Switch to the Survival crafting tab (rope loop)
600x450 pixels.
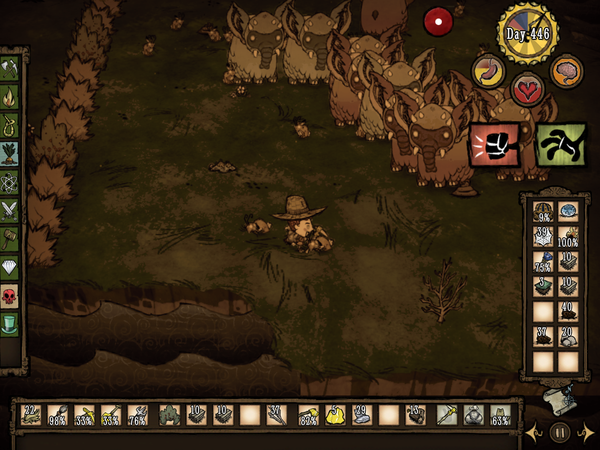(x=11, y=126)
